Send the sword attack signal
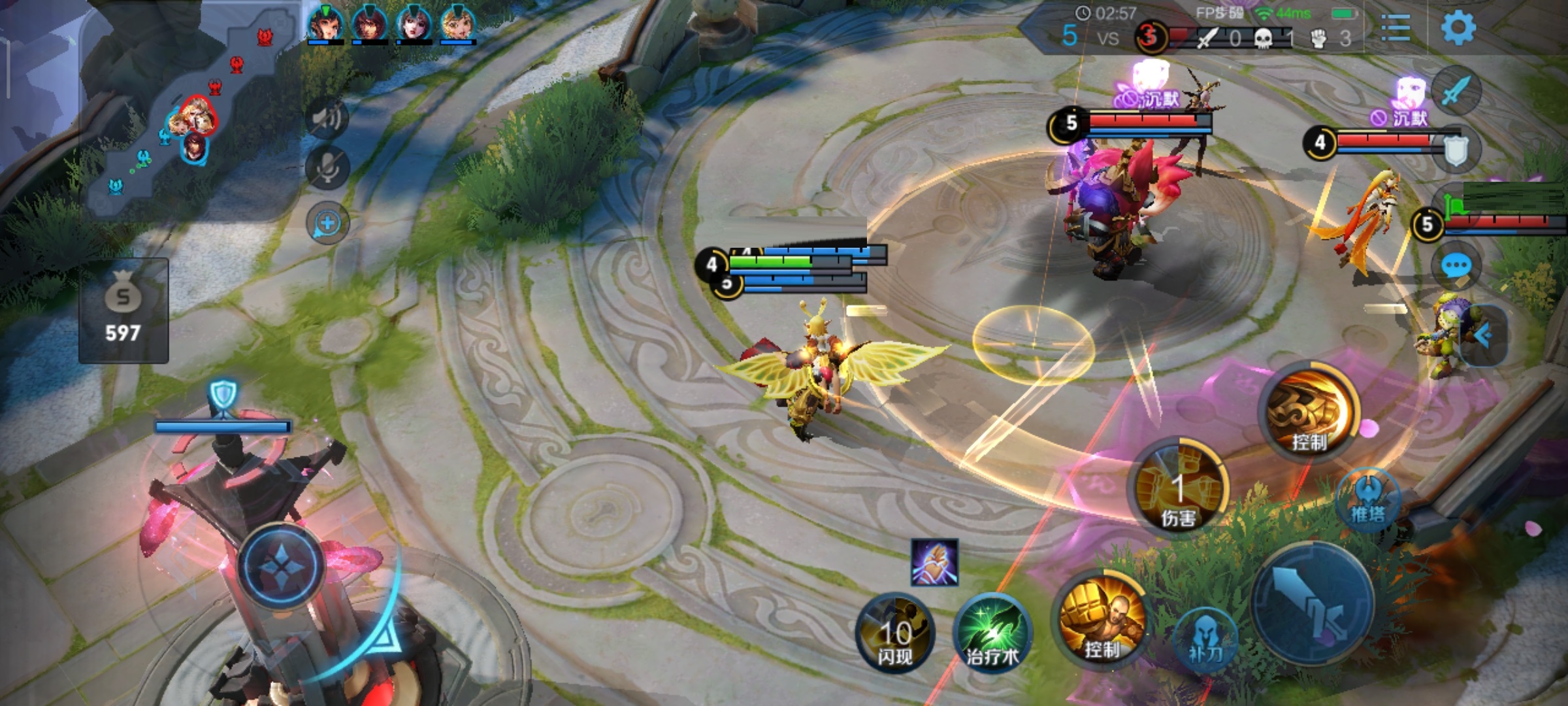 [x=1456, y=90]
